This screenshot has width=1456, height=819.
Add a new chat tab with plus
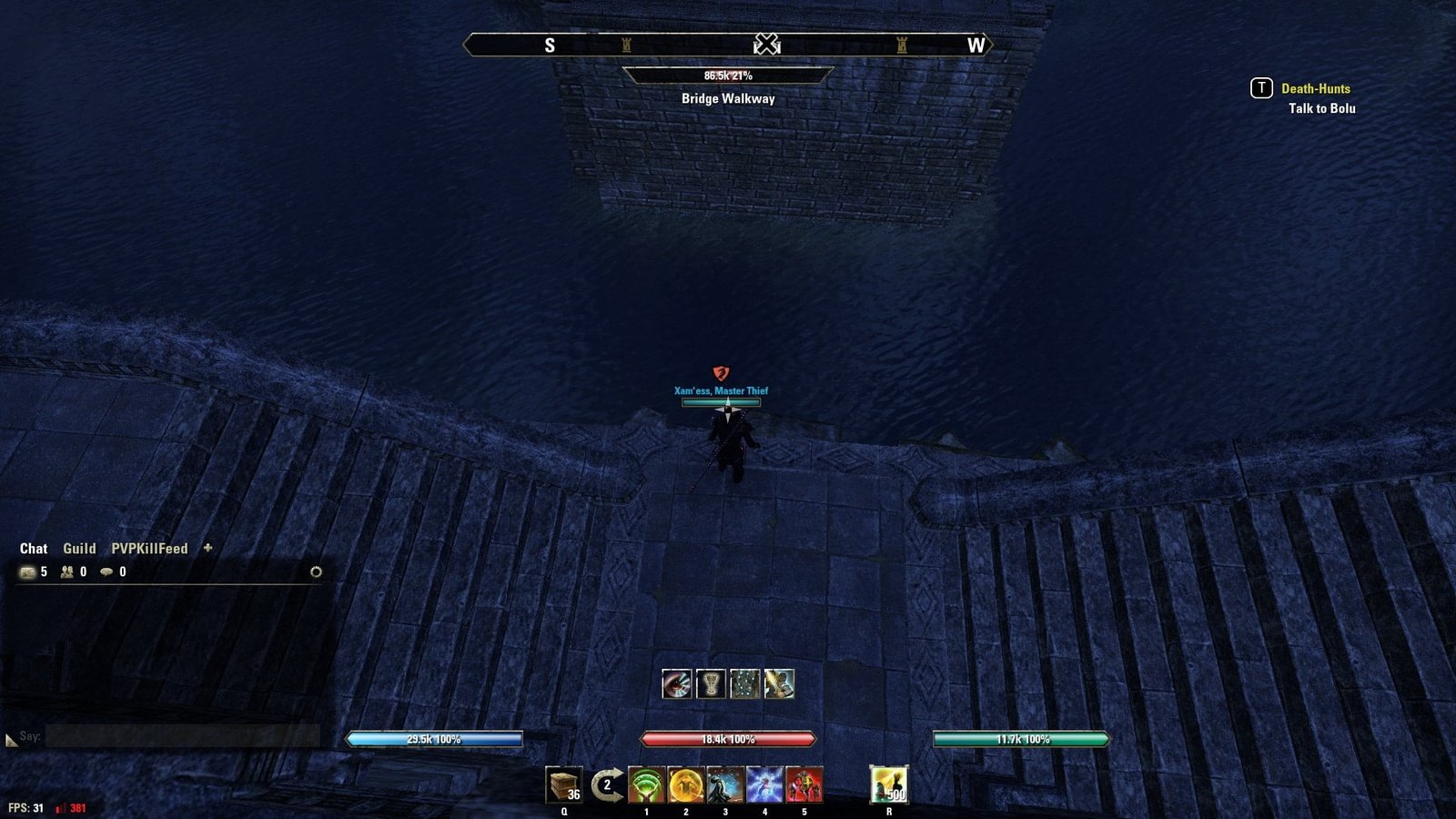(x=207, y=548)
